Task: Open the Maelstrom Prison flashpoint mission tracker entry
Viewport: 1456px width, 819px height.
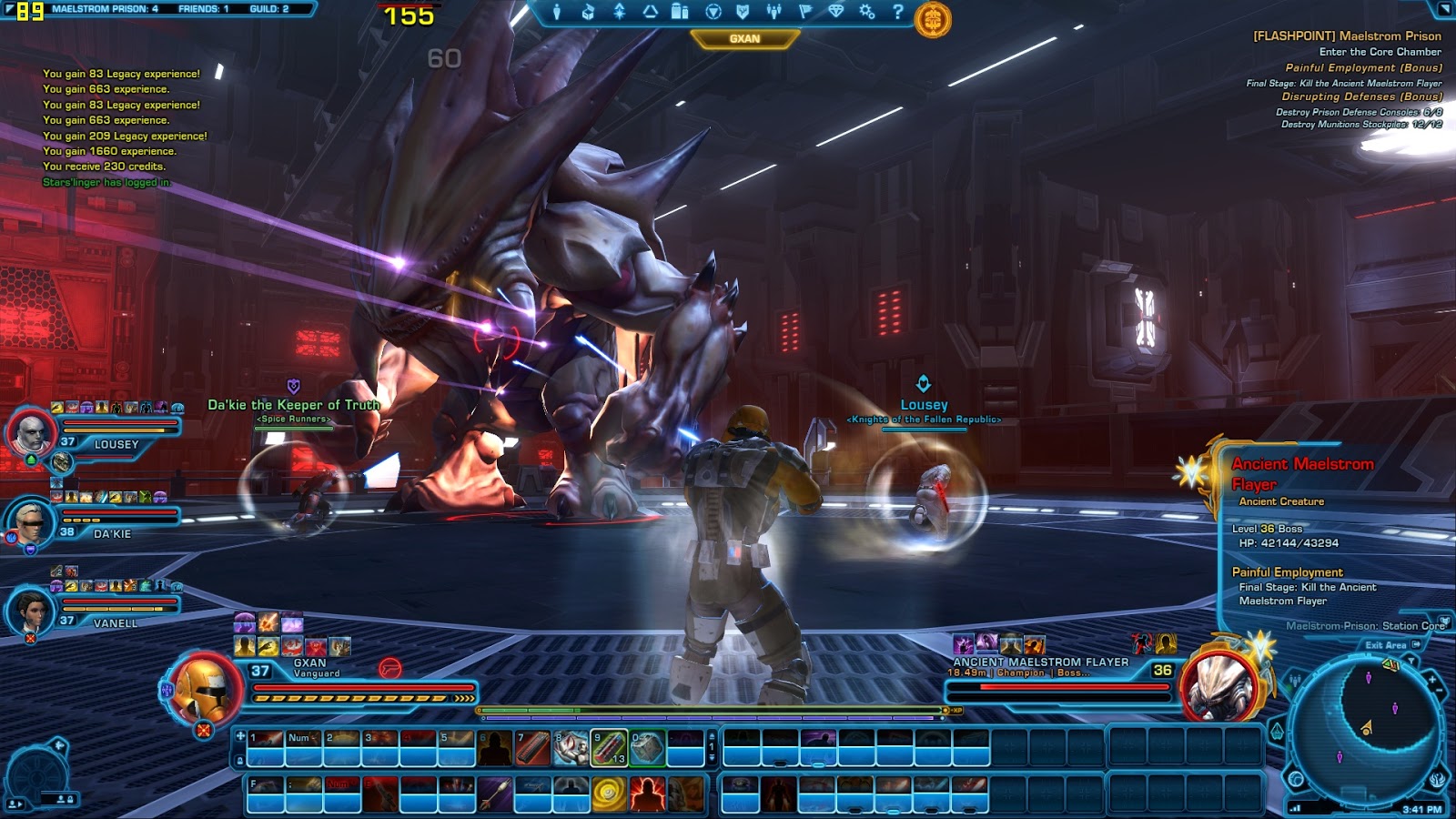Action: pos(1347,36)
